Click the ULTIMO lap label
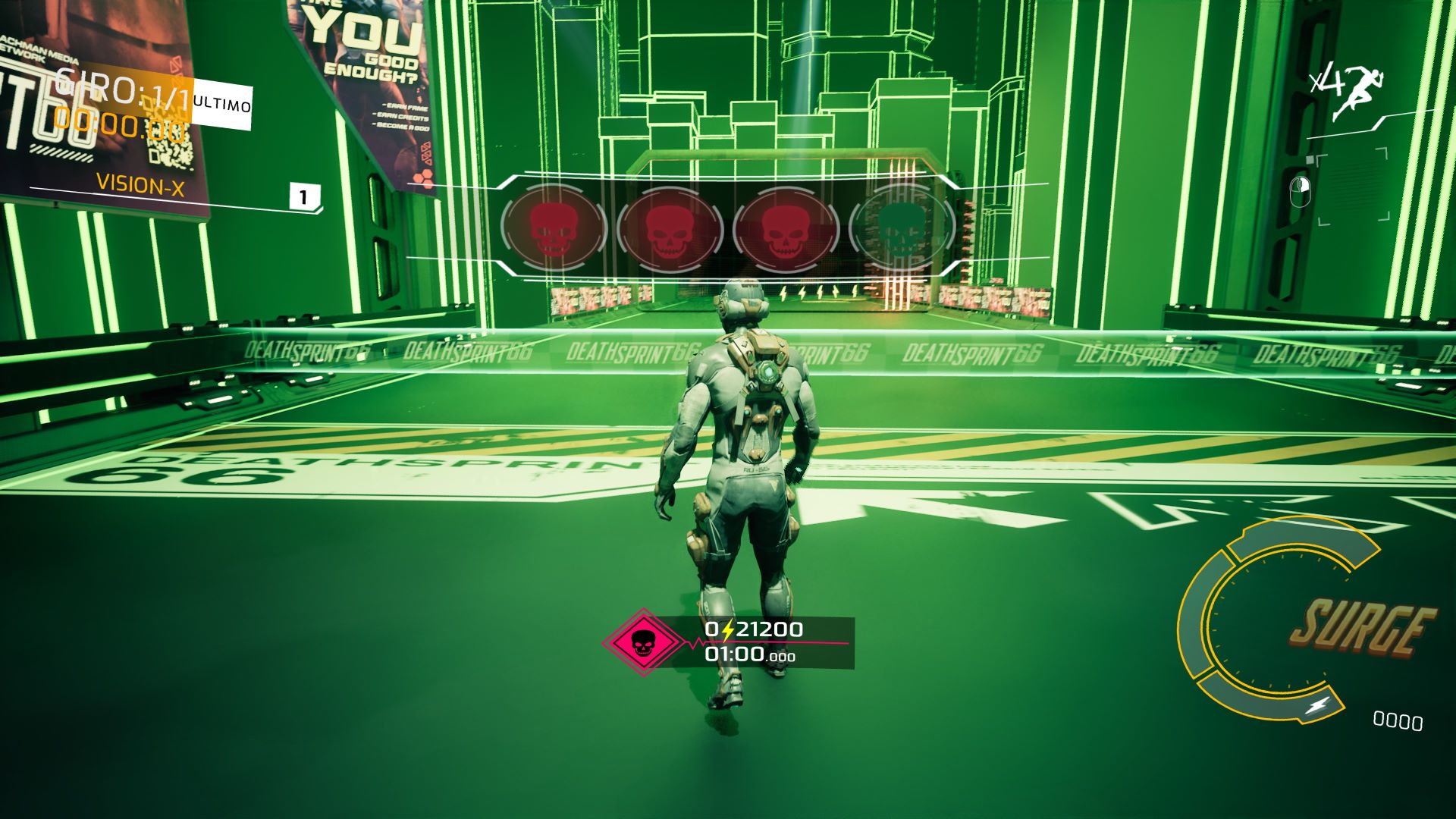 (221, 104)
